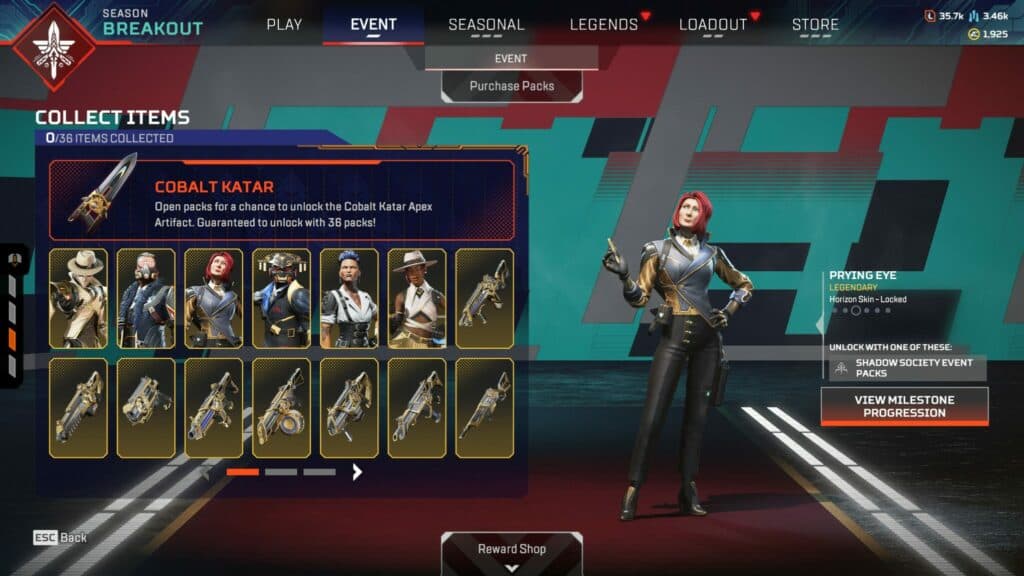Image resolution: width=1024 pixels, height=576 pixels.
Task: Select the white fedora legend skin
Action: tap(78, 298)
